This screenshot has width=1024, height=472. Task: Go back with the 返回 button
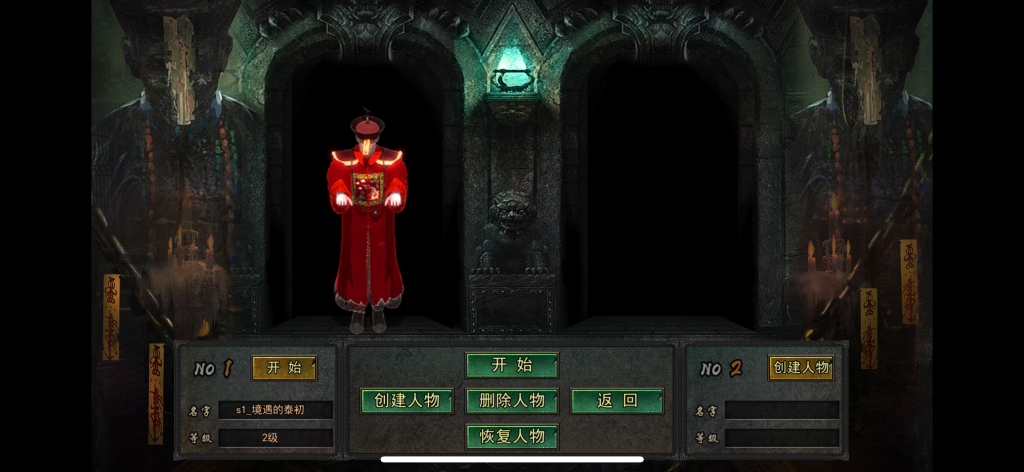pyautogui.click(x=617, y=401)
